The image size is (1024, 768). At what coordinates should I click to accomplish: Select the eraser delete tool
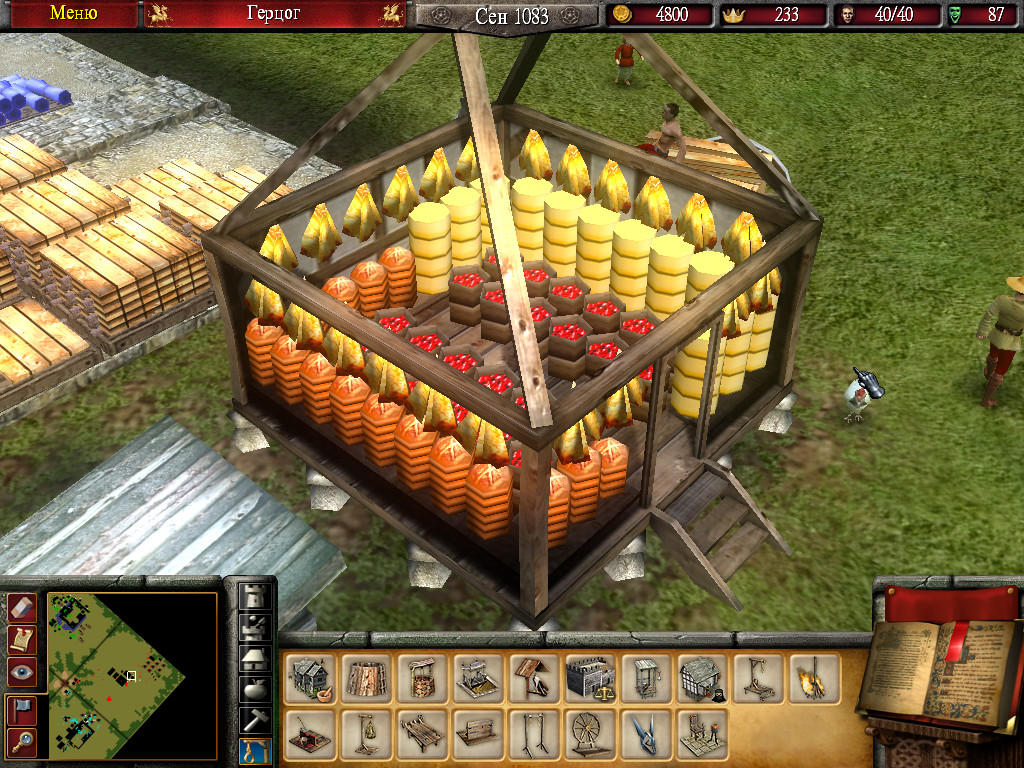click(22, 607)
